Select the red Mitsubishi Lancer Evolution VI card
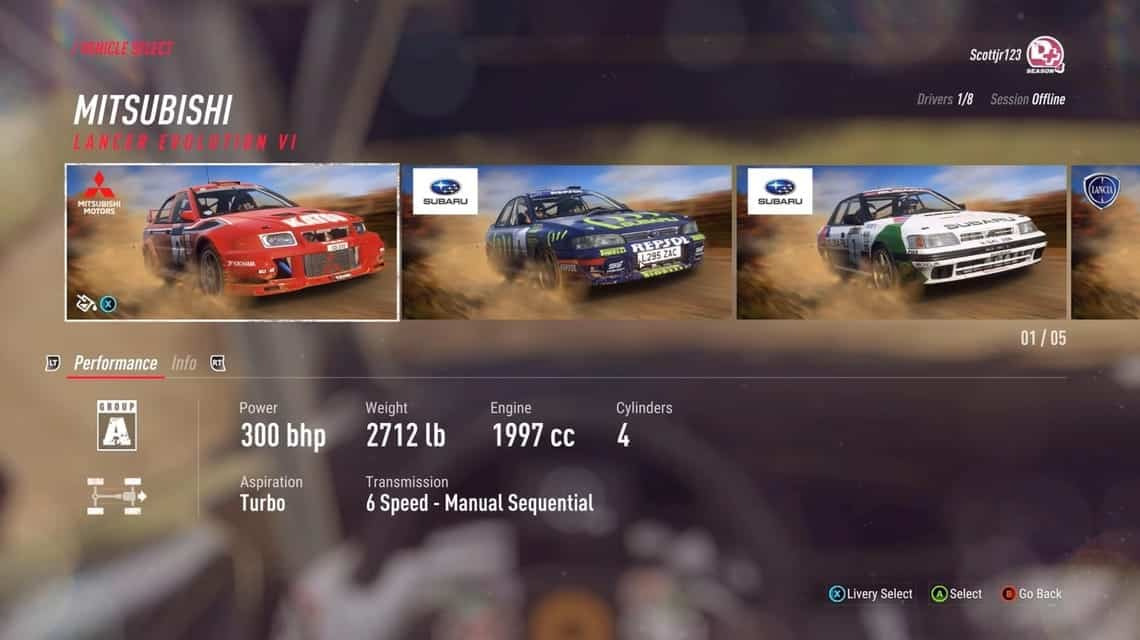The image size is (1140, 640). coord(232,242)
